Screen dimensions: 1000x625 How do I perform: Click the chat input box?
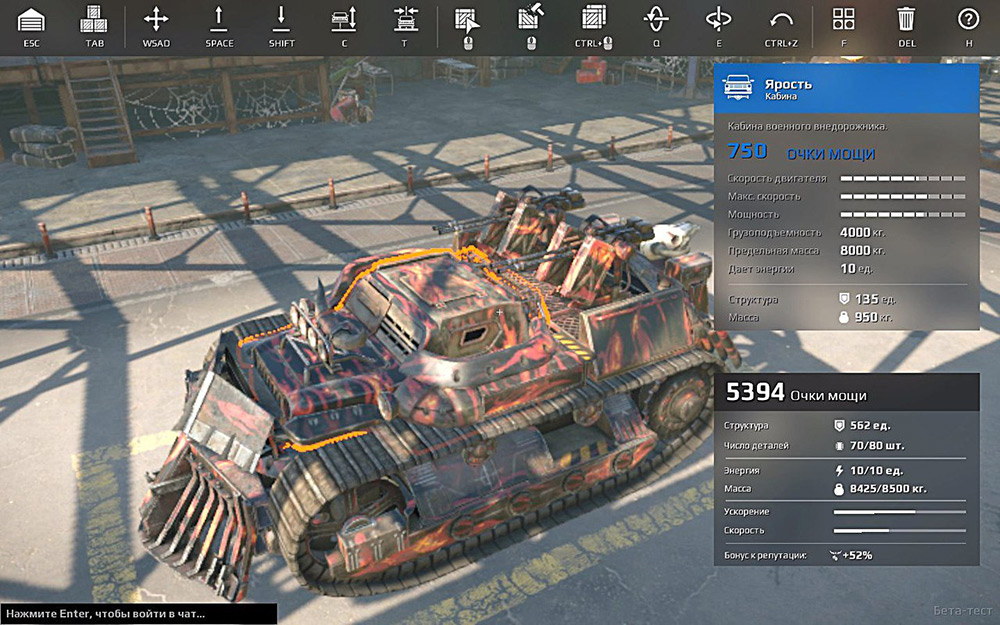(x=138, y=614)
